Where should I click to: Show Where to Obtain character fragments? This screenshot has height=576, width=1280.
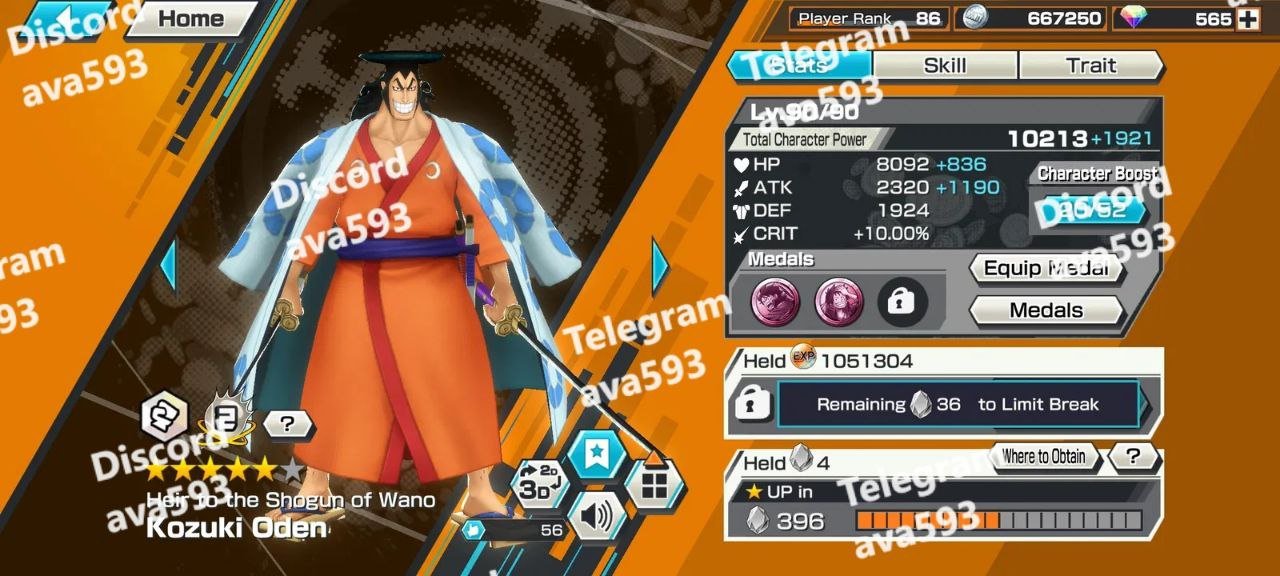(x=1043, y=457)
